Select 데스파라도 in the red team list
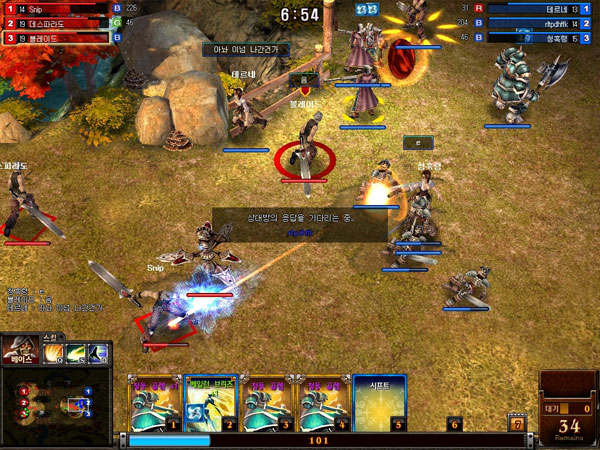The width and height of the screenshot is (600, 450). pos(60,23)
